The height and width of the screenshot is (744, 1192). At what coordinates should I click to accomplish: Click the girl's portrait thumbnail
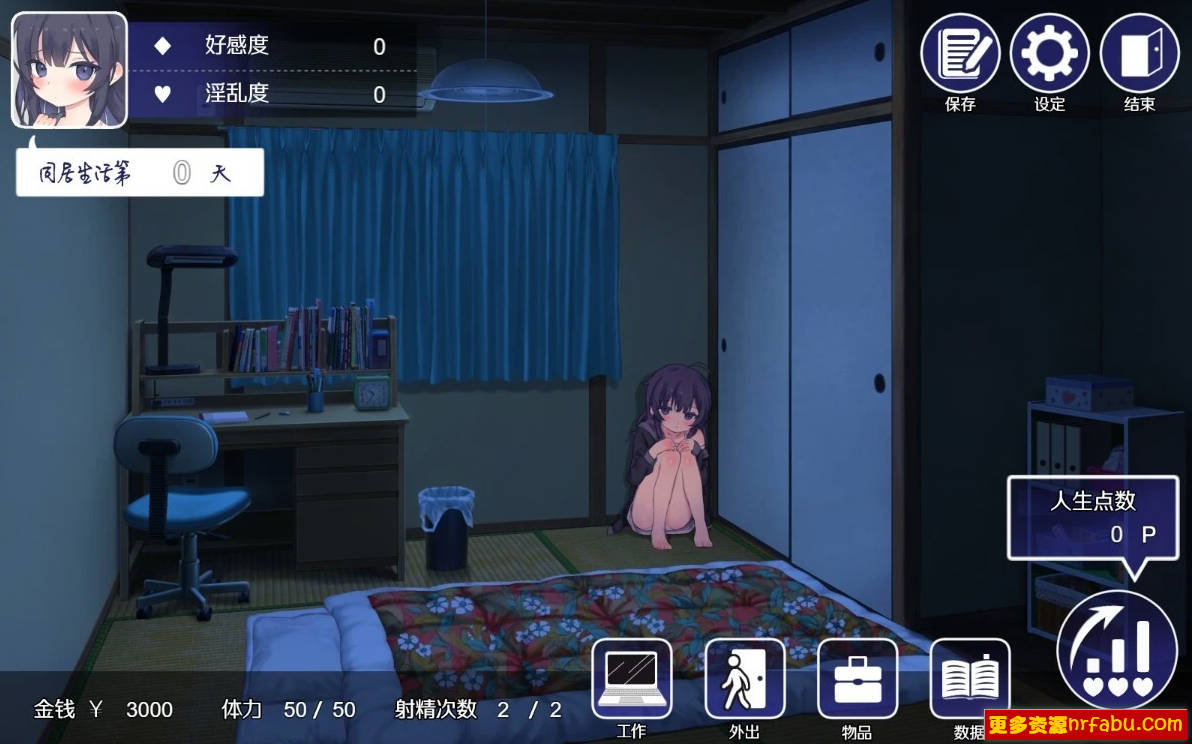pyautogui.click(x=69, y=70)
